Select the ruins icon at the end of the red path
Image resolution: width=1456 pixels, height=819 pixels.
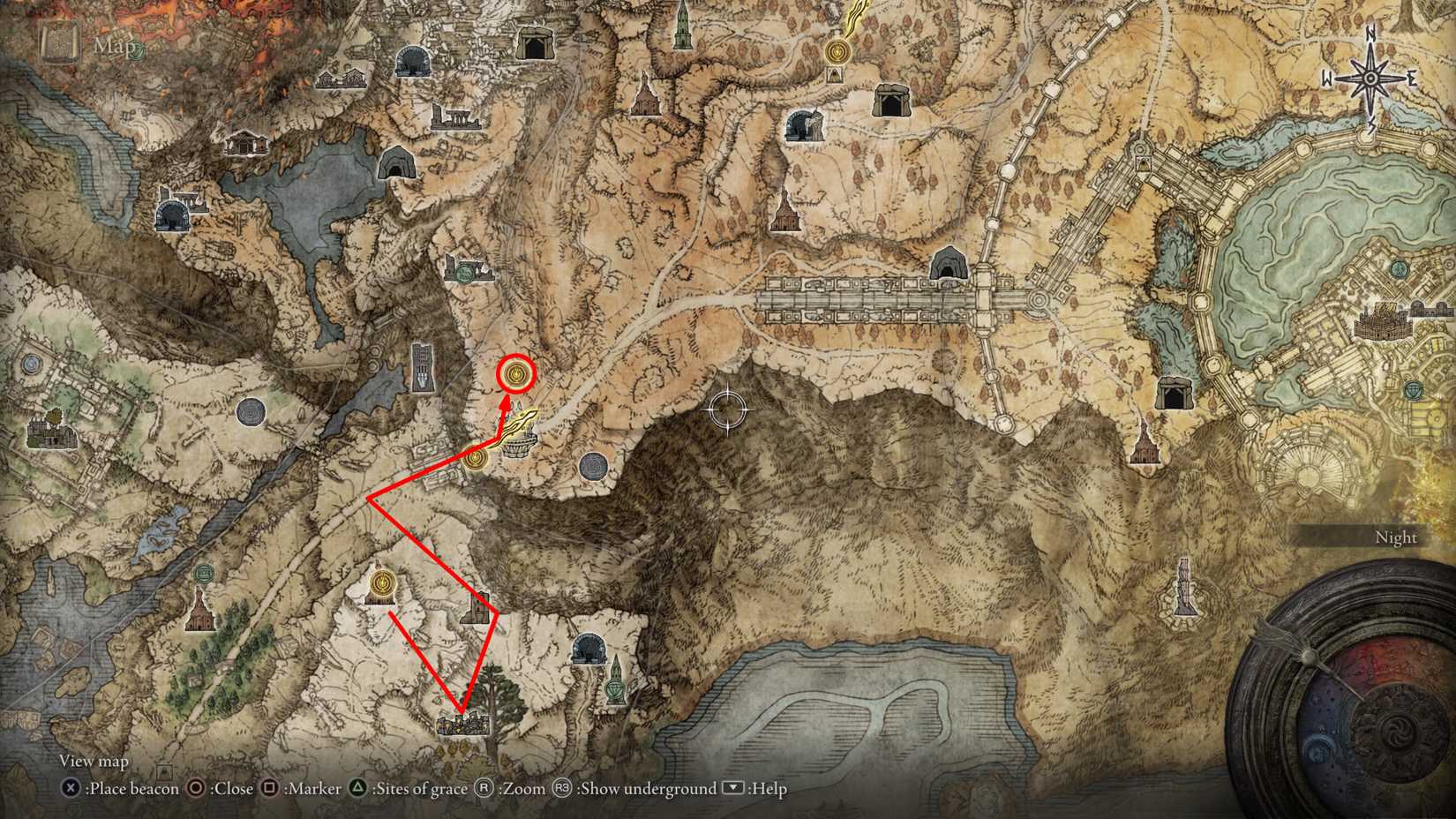point(463,725)
